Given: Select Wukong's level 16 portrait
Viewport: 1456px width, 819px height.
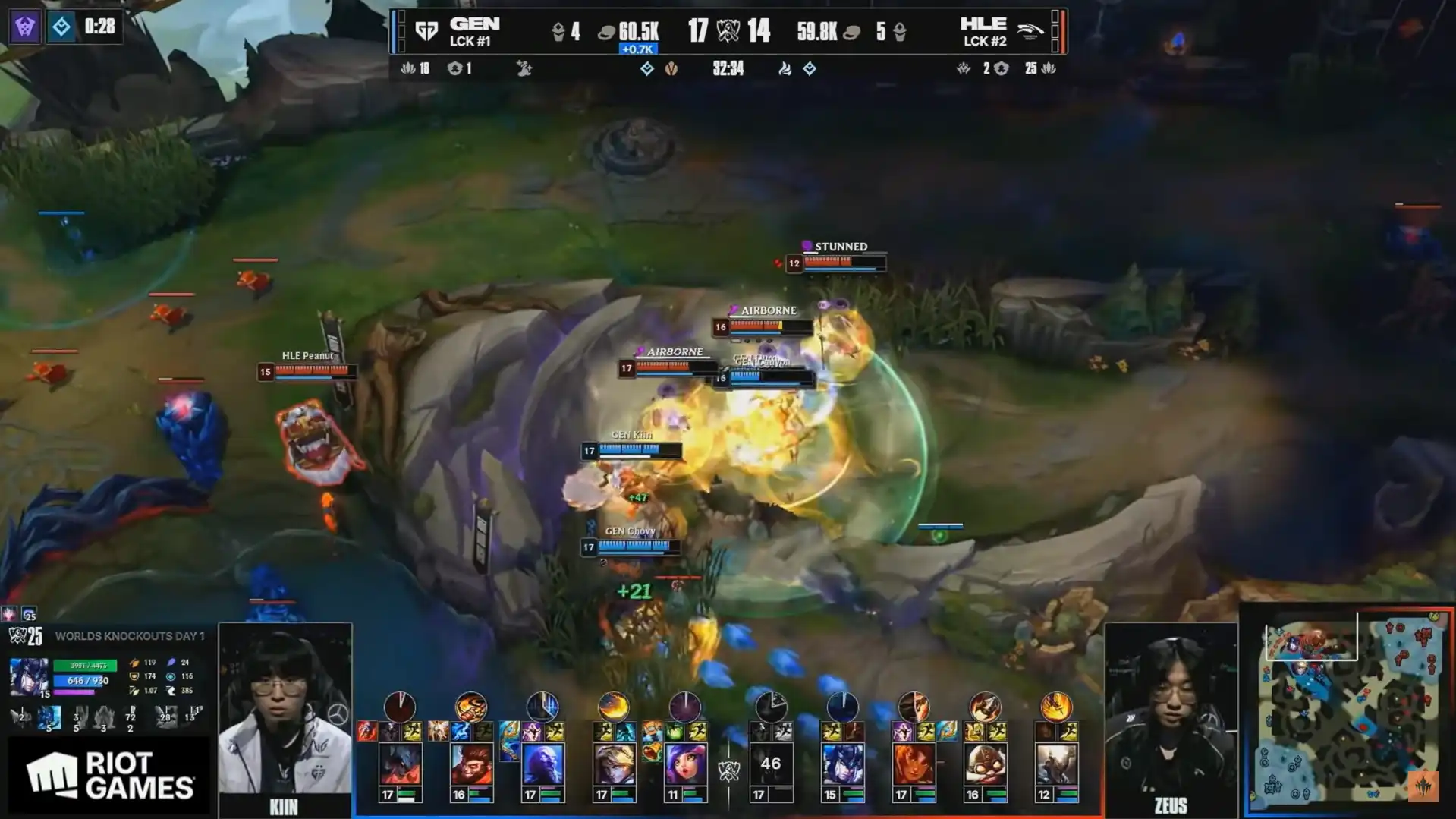Looking at the screenshot, I should coord(471,764).
